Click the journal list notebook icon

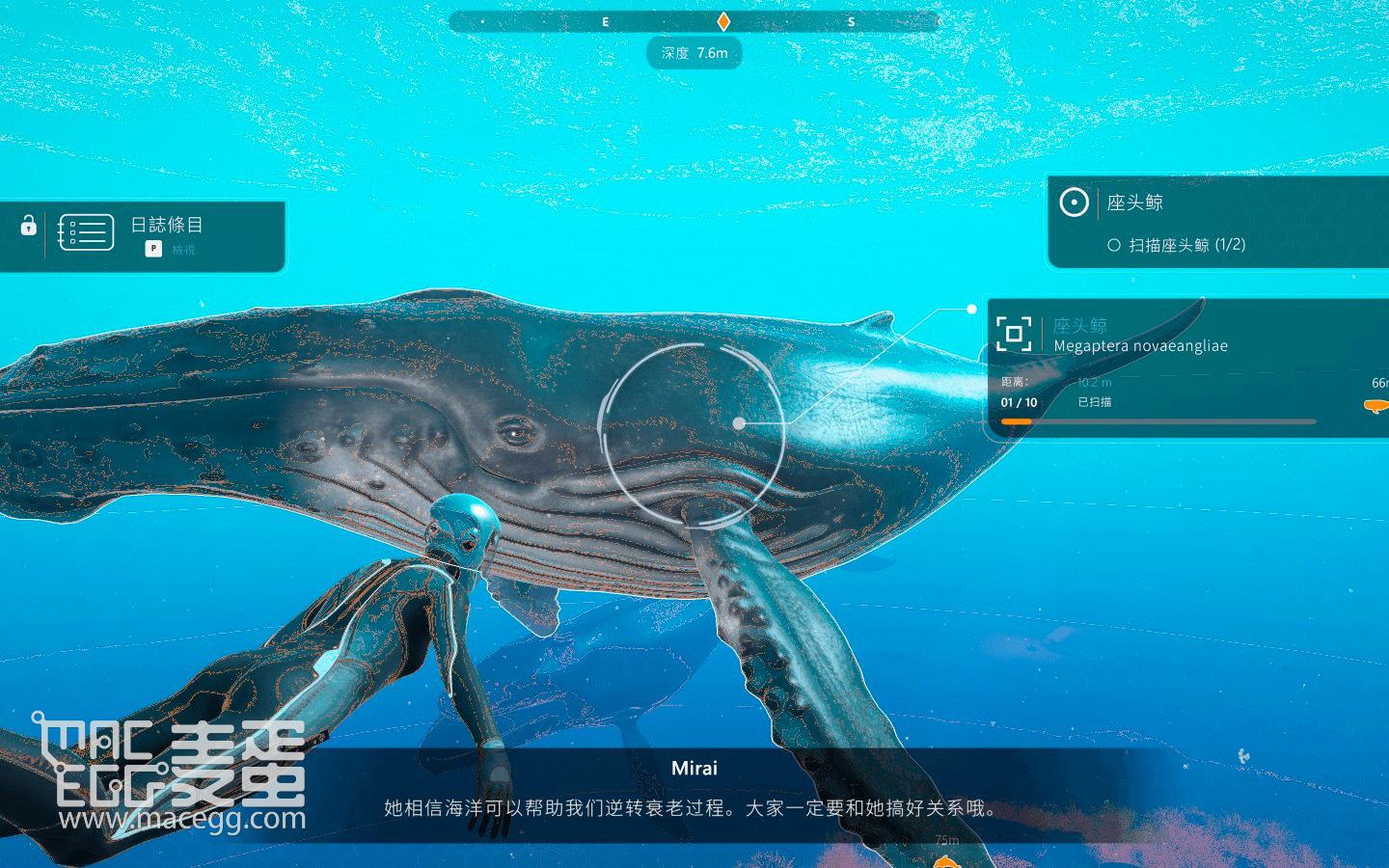pyautogui.click(x=86, y=232)
